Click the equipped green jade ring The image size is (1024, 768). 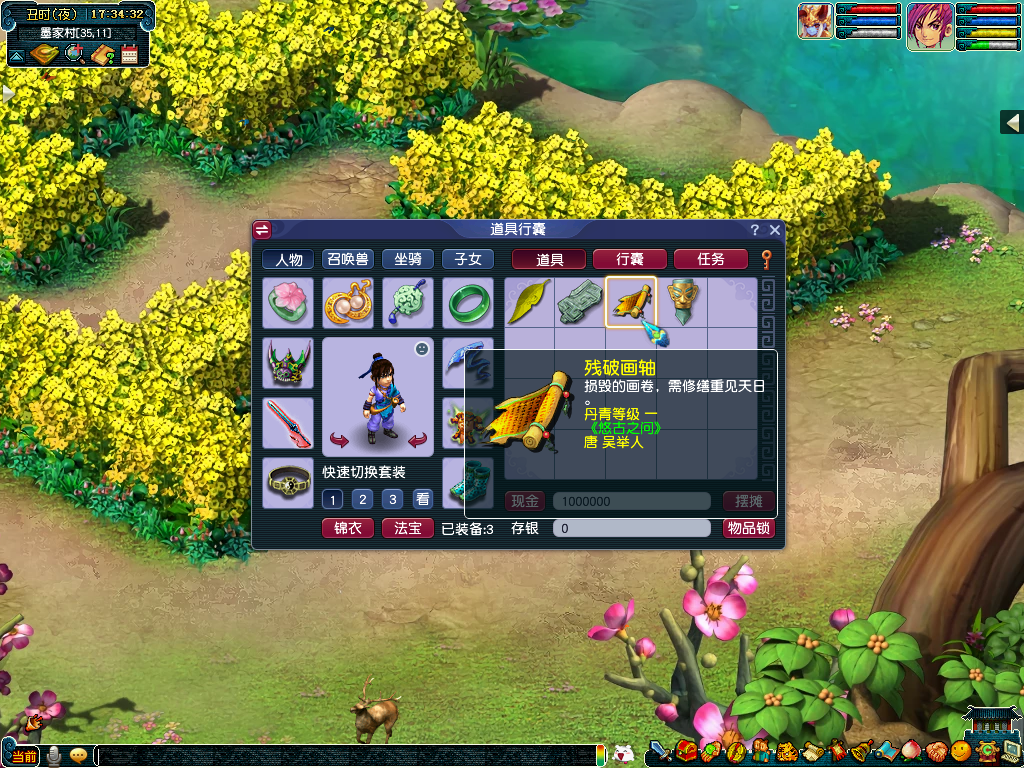click(x=468, y=302)
